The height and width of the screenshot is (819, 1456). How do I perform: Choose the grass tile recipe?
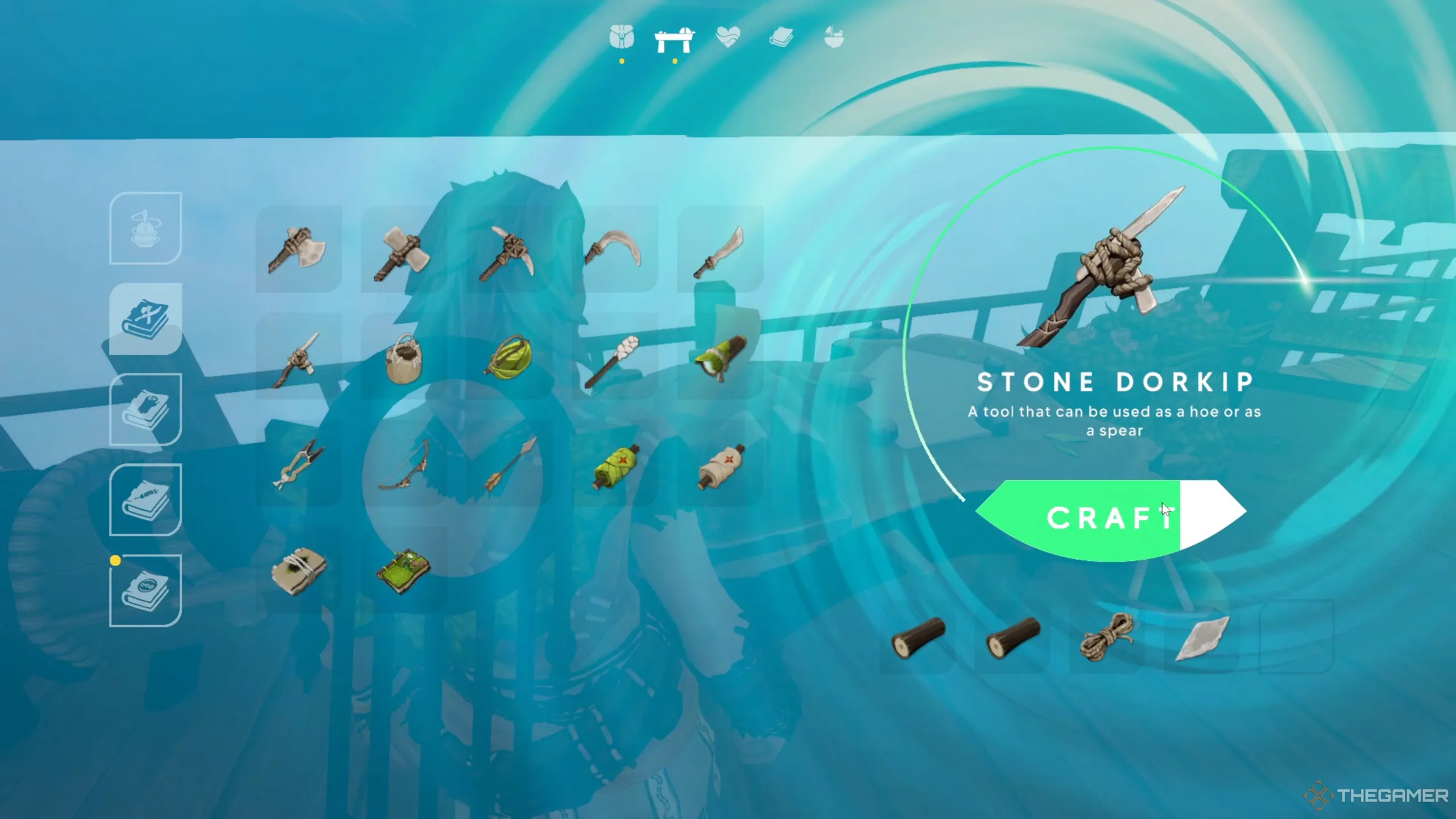click(x=403, y=570)
